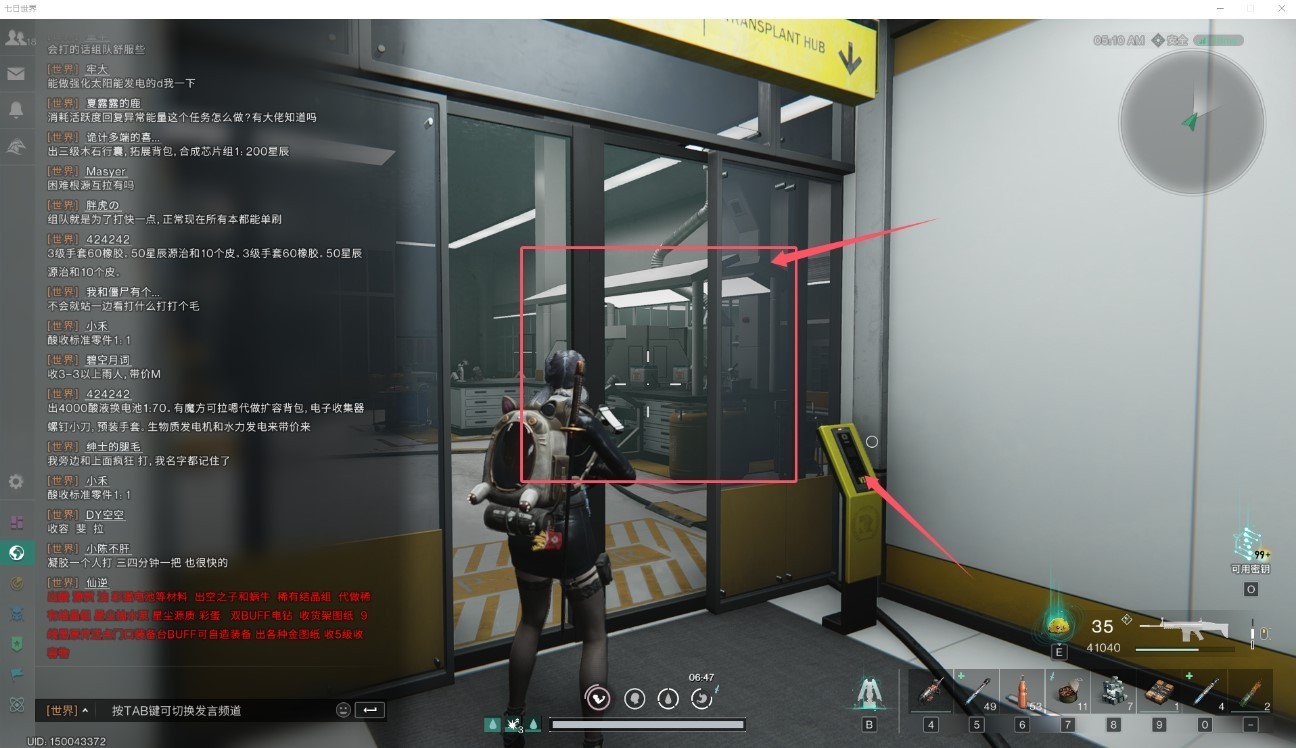Close the game window

coord(1280,8)
